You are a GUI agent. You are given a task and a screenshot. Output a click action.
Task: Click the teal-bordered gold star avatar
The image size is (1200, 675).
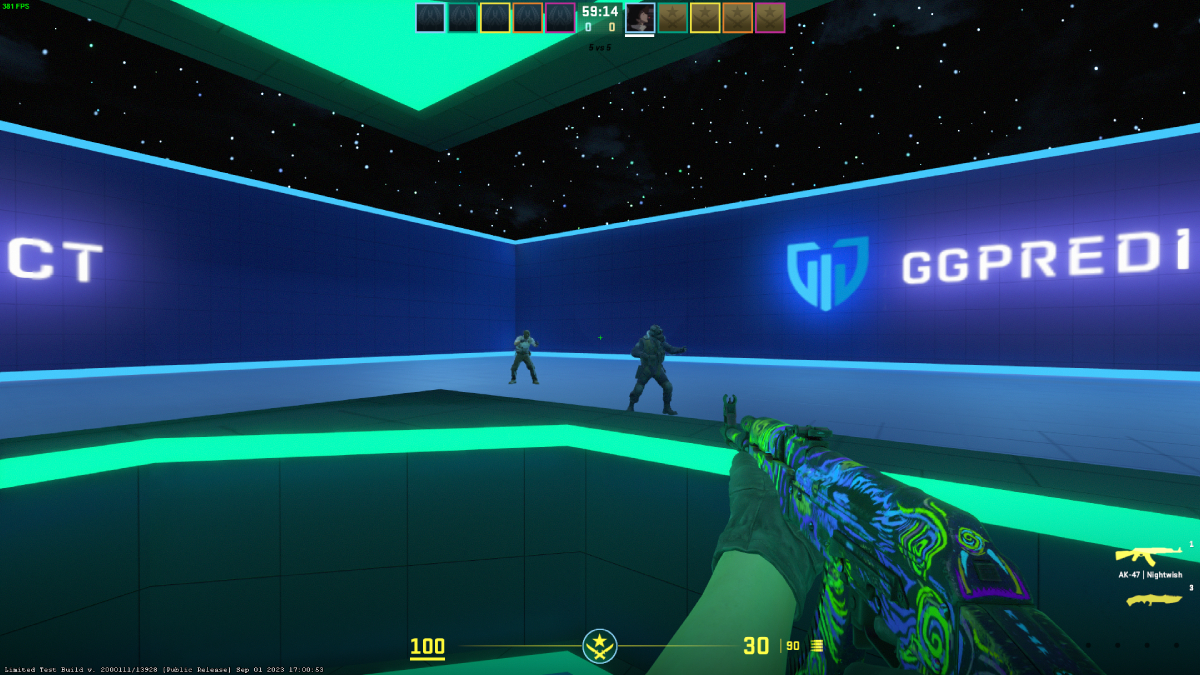tap(673, 18)
